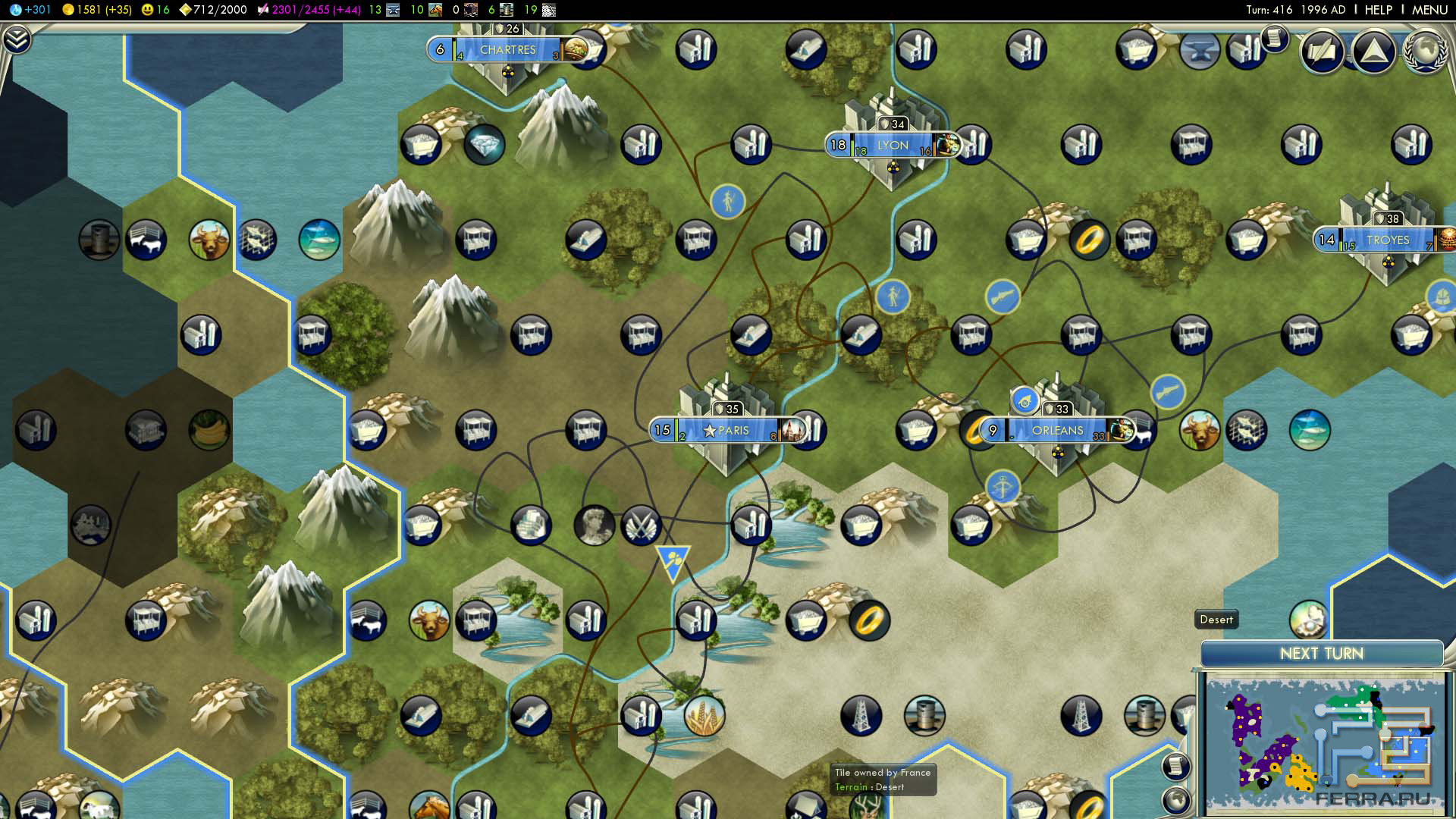Screen dimensions: 1456x819
Task: End the turn with Next Turn
Action: tap(1321, 654)
